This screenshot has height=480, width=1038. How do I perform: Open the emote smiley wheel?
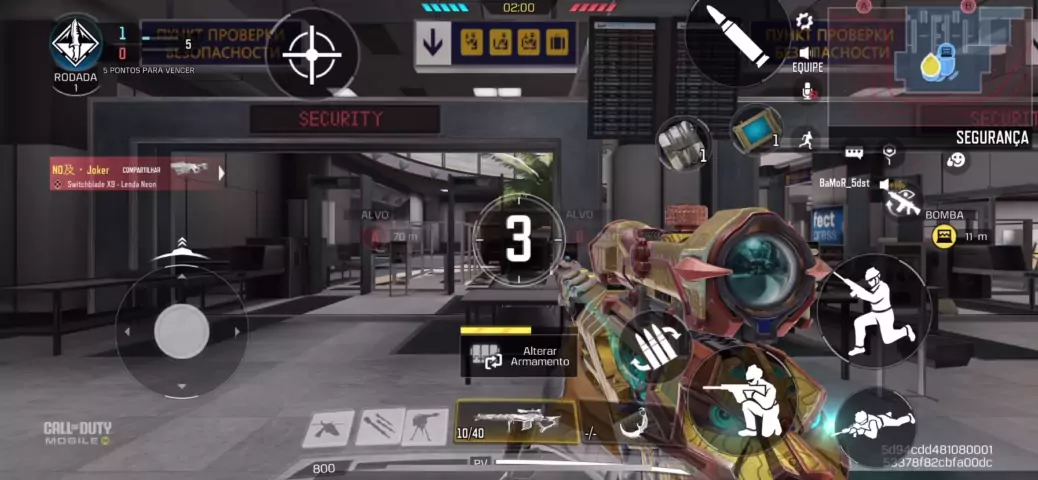click(956, 160)
